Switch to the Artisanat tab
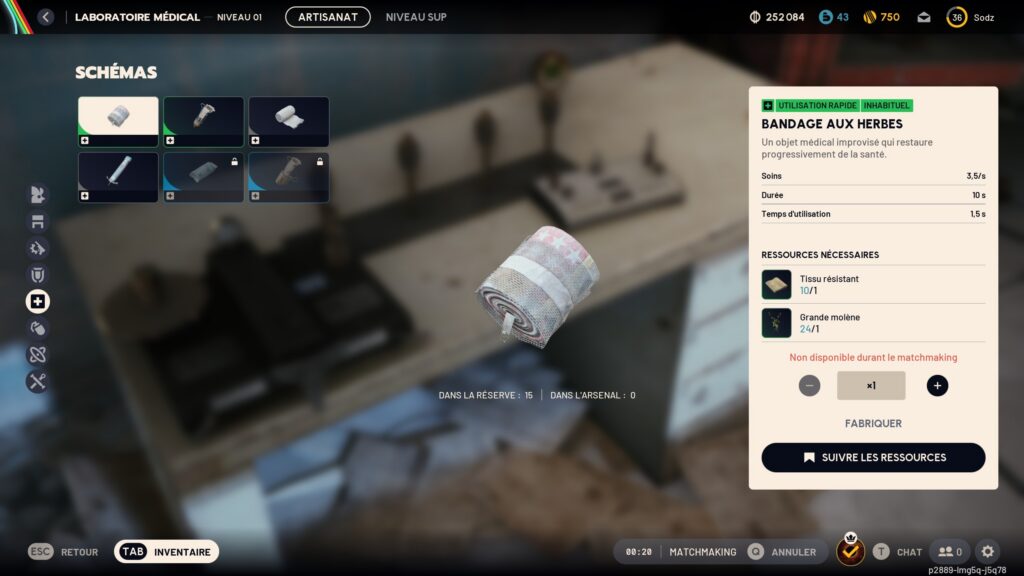The width and height of the screenshot is (1024, 576). click(x=327, y=17)
